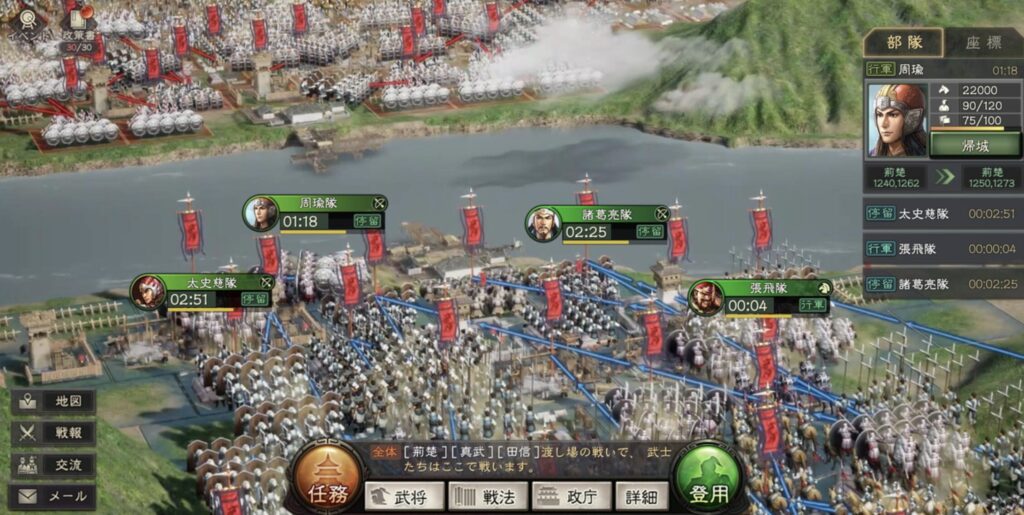Viewport: 1024px width, 515px height.
Task: Switch to the 部隊 tab
Action: point(903,42)
